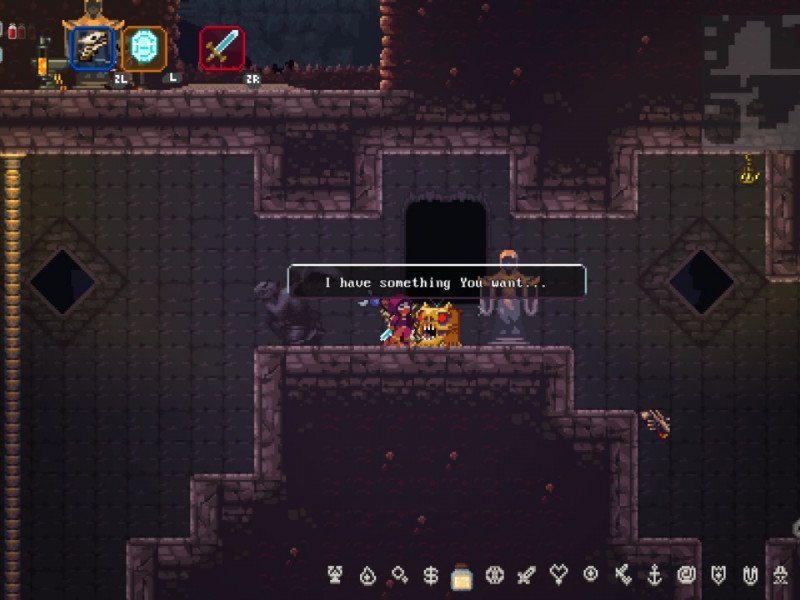
Task: Choose the sword weapon slot
Action: [x=221, y=48]
